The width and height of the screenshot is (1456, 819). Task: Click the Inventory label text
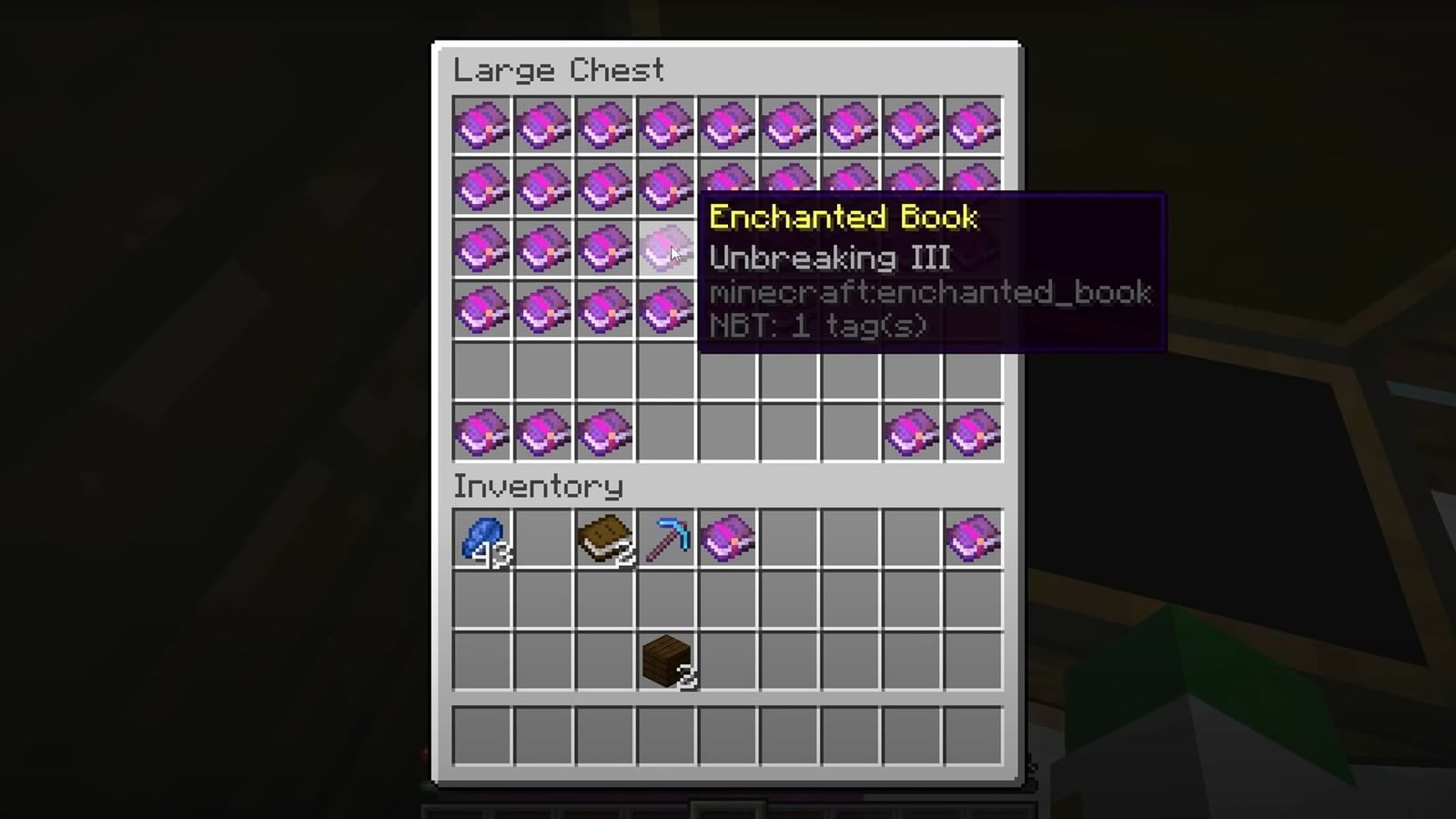point(539,487)
